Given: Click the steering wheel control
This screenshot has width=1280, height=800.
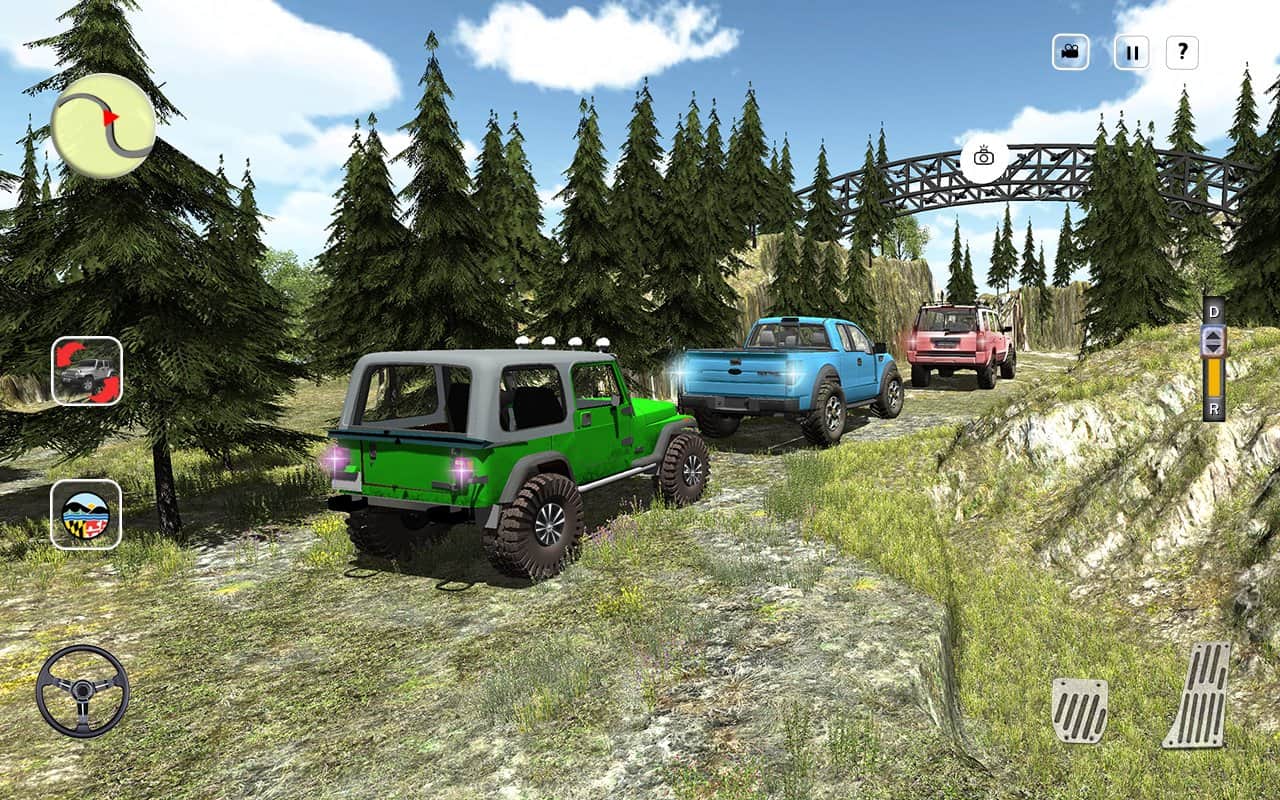Looking at the screenshot, I should point(82,691).
